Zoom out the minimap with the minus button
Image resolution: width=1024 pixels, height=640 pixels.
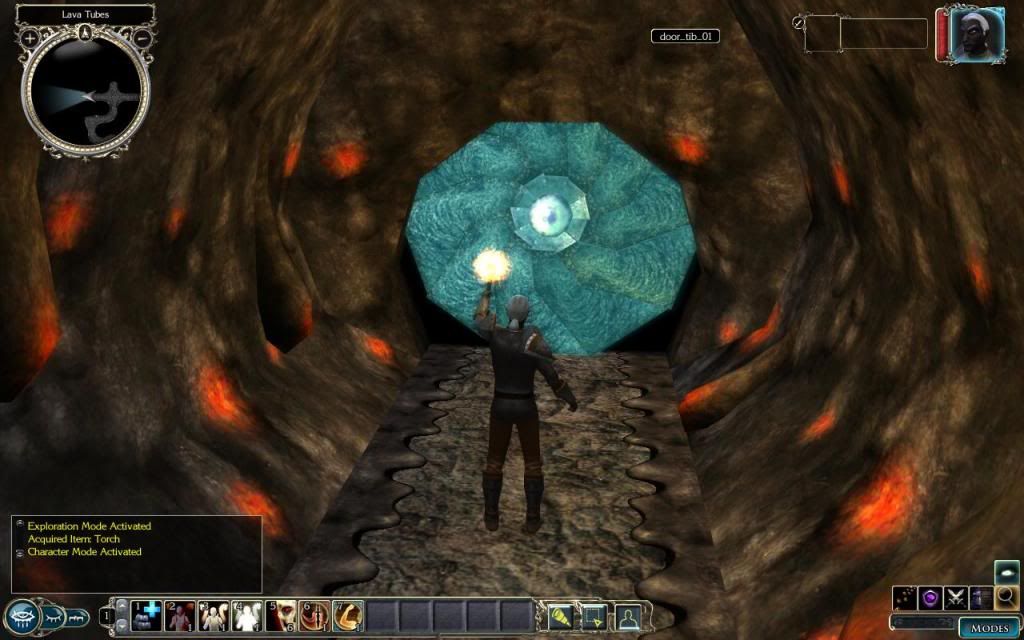click(x=143, y=38)
